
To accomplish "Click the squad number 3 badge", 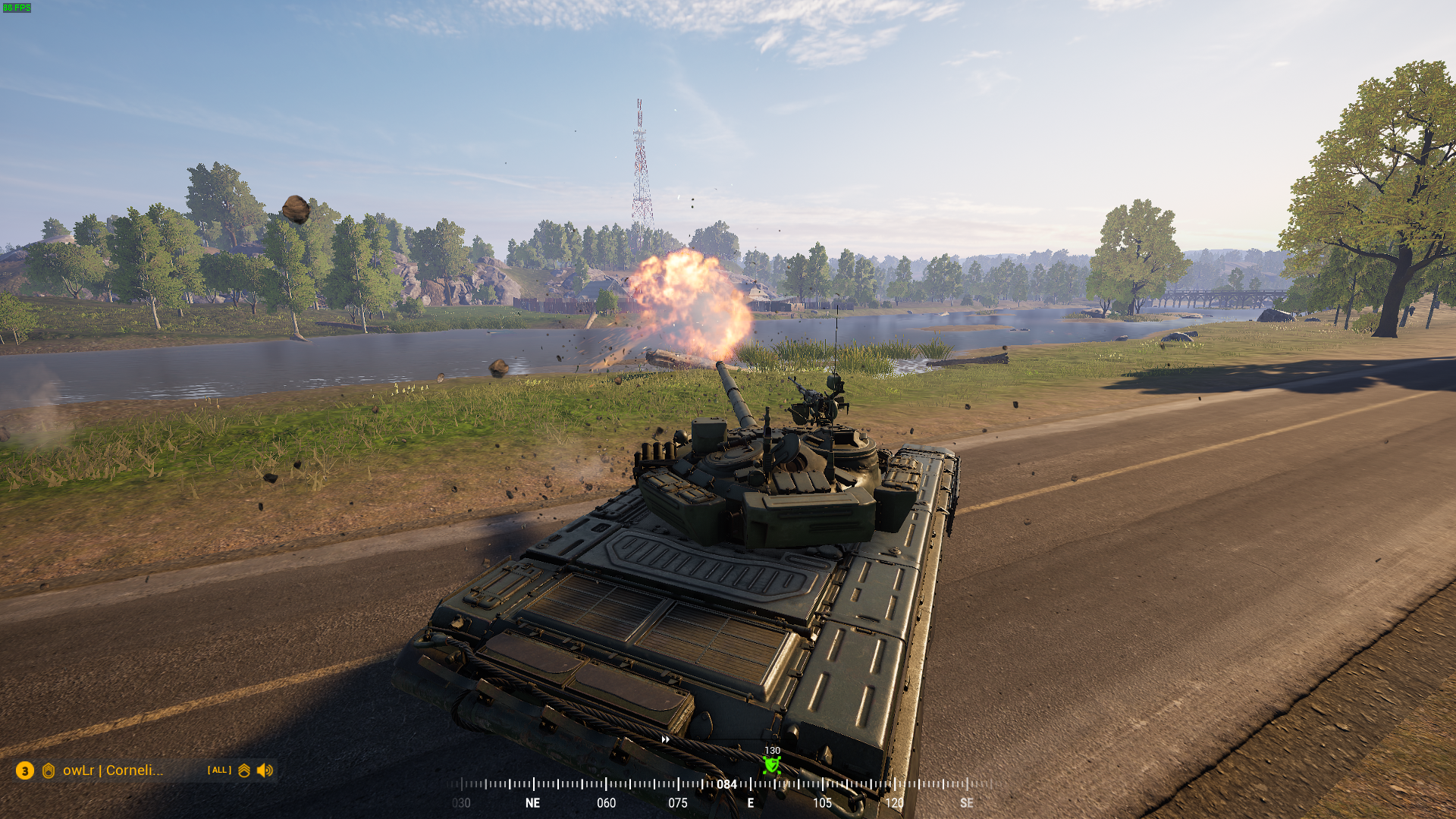I will coord(25,770).
